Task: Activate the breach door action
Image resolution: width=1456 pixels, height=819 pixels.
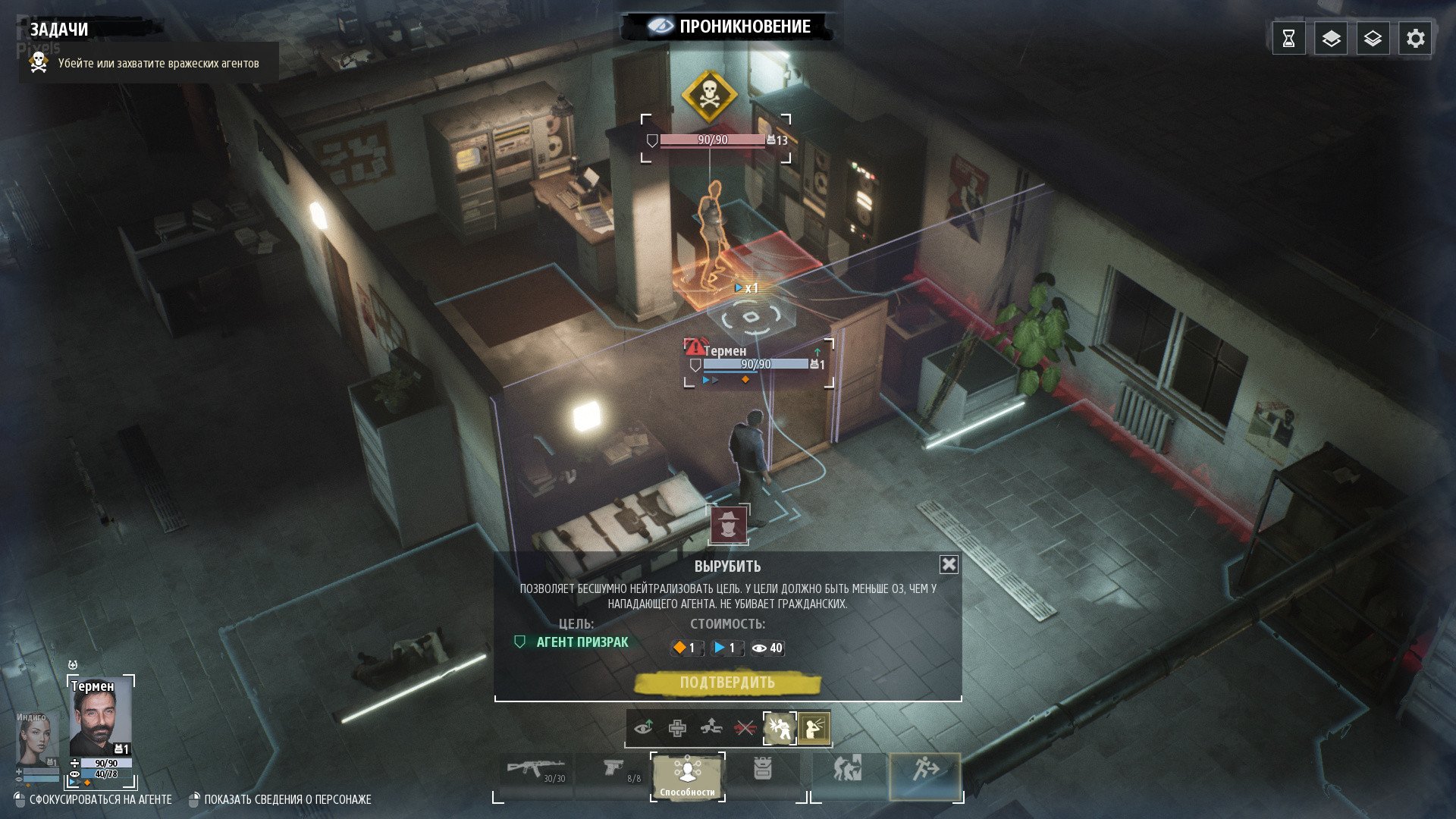Action: pyautogui.click(x=848, y=770)
